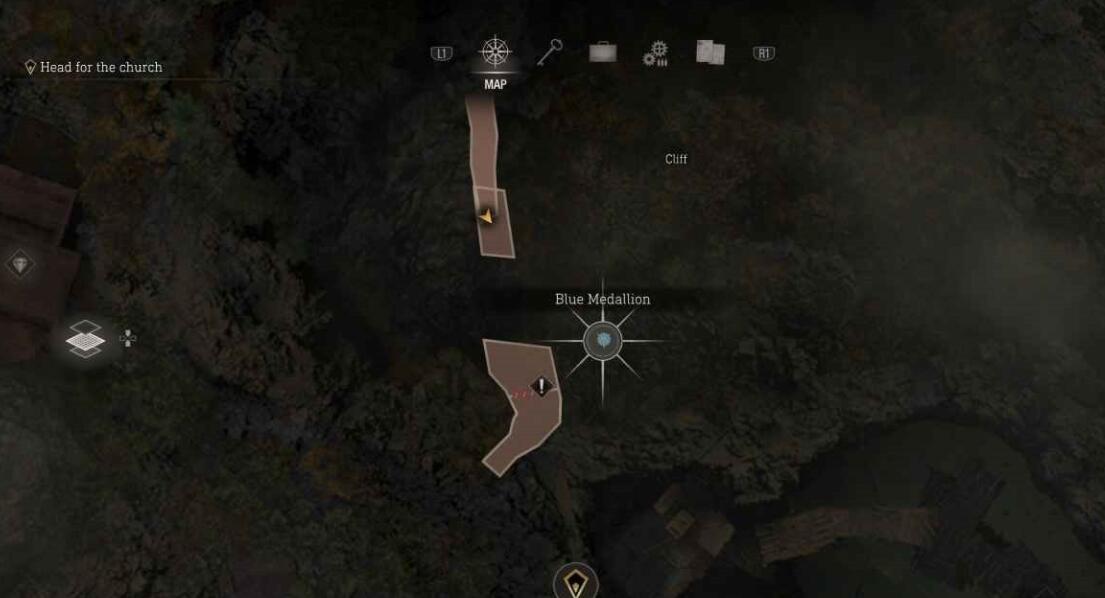This screenshot has width=1105, height=598.
Task: Open the gears crafting tab
Action: tap(655, 53)
